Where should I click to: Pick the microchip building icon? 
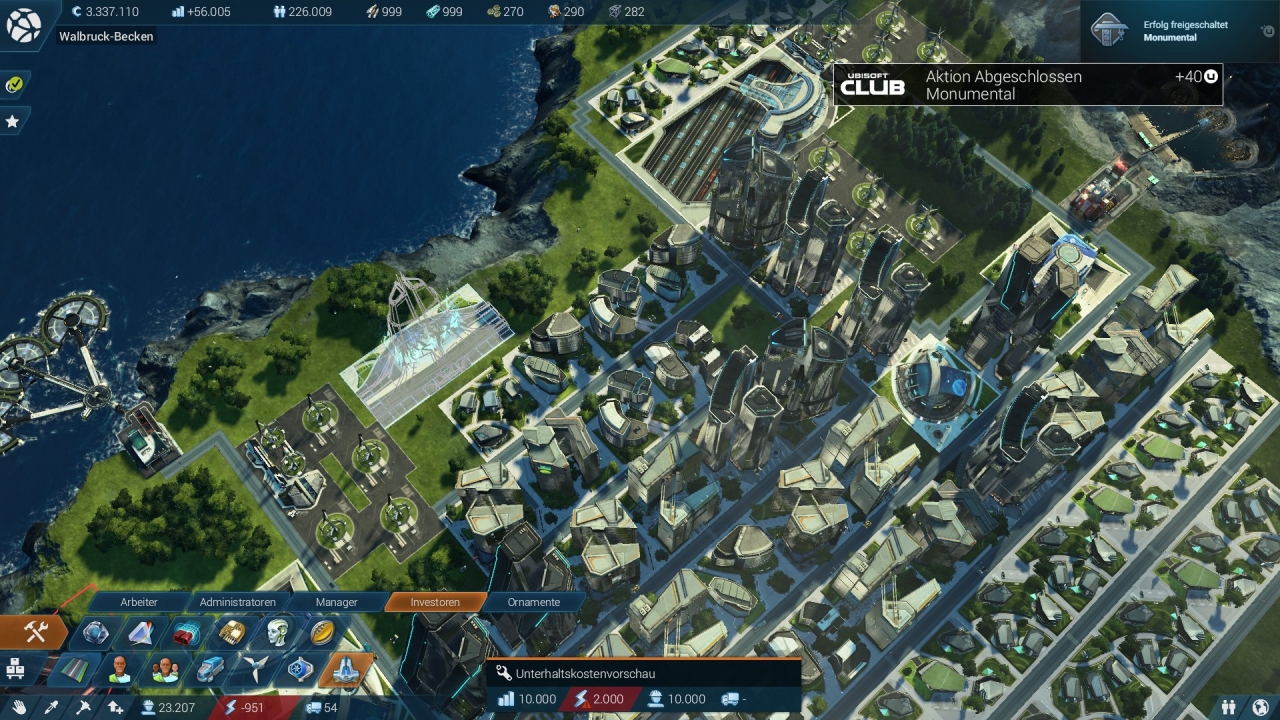pyautogui.click(x=232, y=633)
